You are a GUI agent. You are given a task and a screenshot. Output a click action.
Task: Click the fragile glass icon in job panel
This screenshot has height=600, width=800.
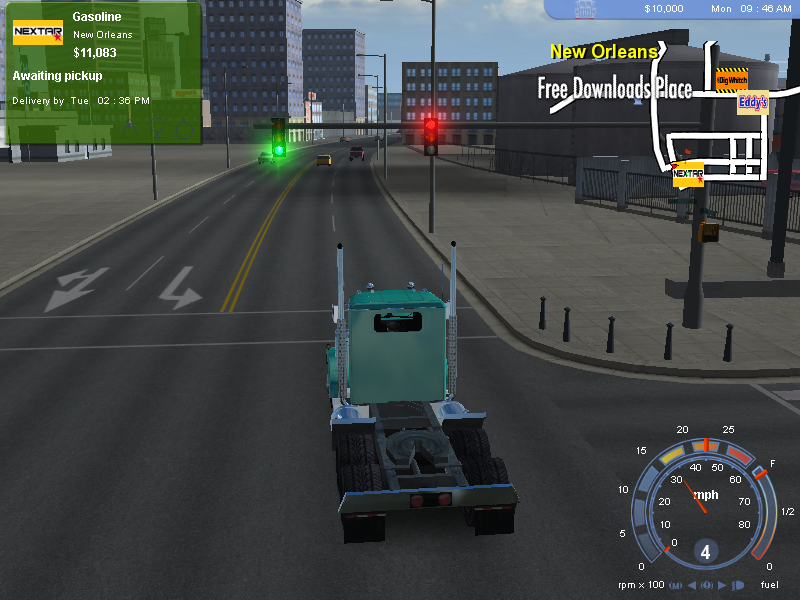pyautogui.click(x=158, y=128)
